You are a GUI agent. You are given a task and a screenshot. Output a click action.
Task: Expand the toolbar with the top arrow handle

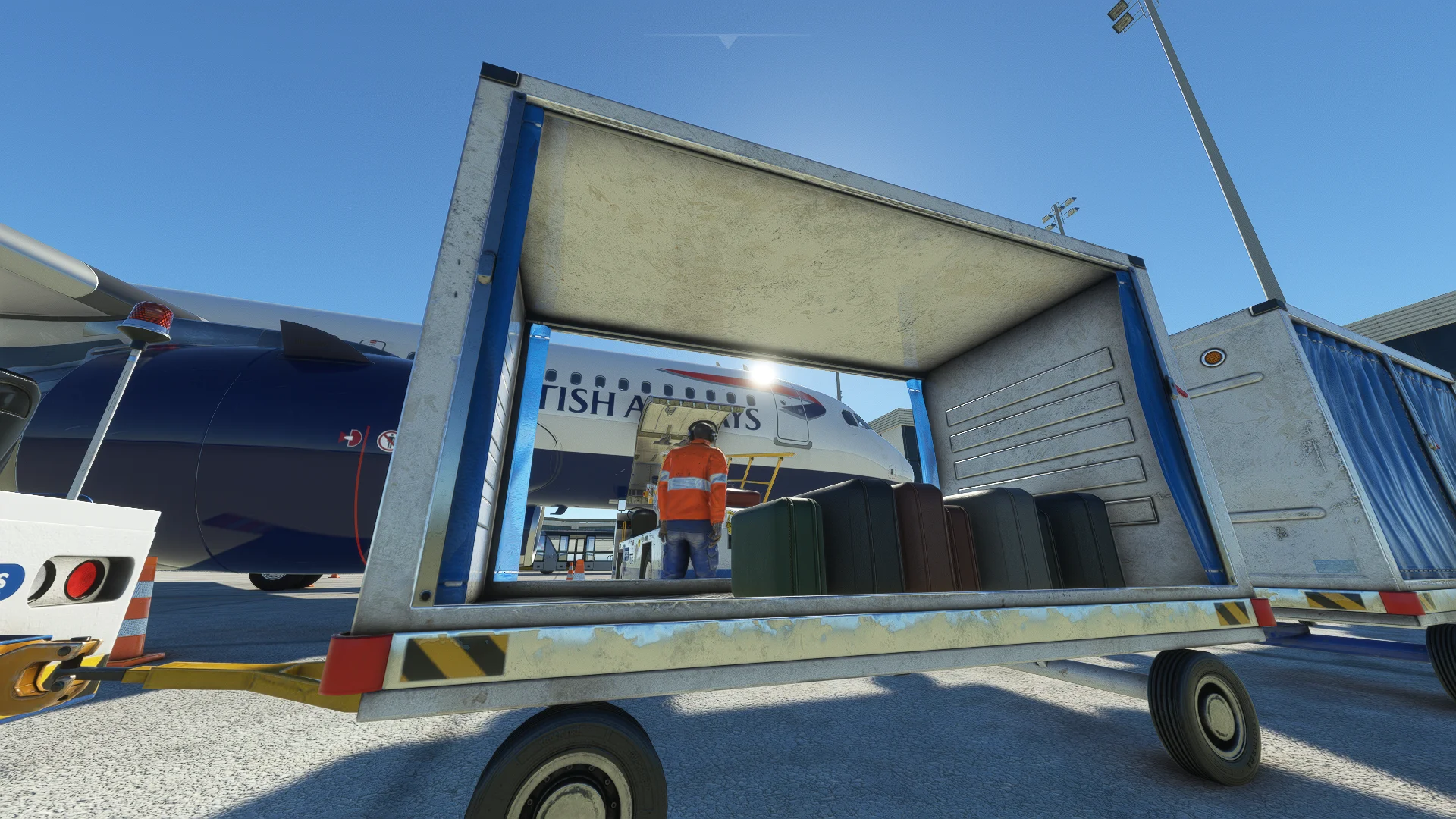click(x=728, y=41)
